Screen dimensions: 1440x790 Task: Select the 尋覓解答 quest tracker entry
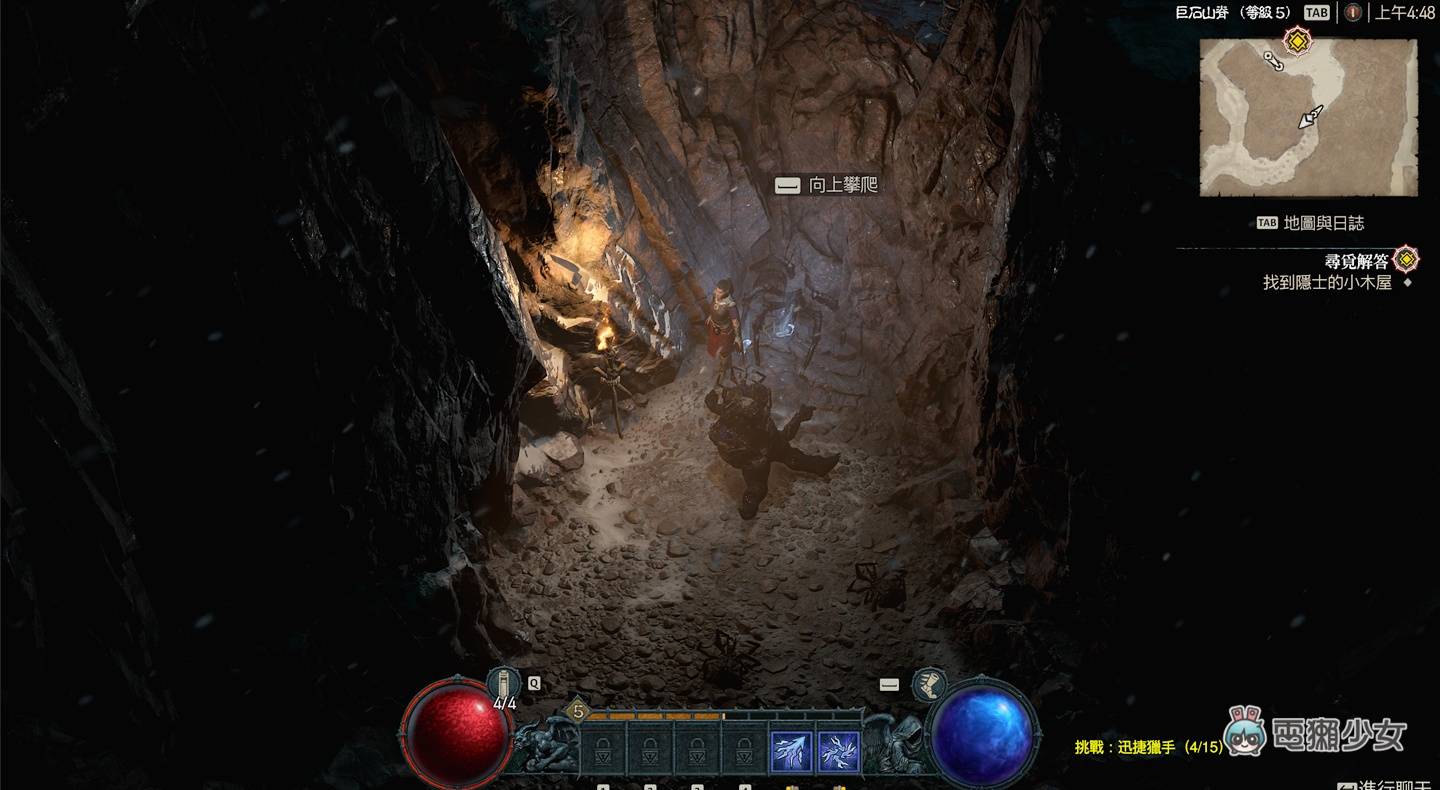(1357, 261)
